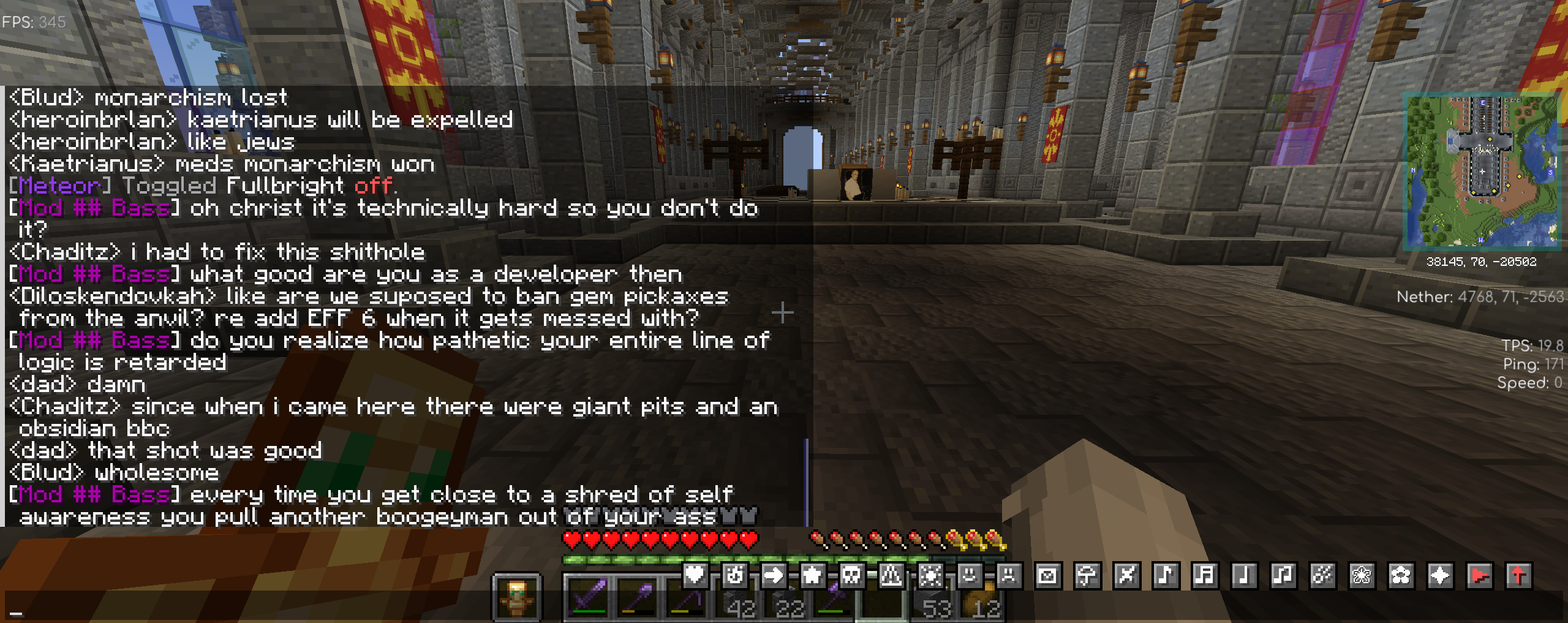The width and height of the screenshot is (1568, 623).
Task: Insert the umbrella symbol
Action: [x=1087, y=575]
